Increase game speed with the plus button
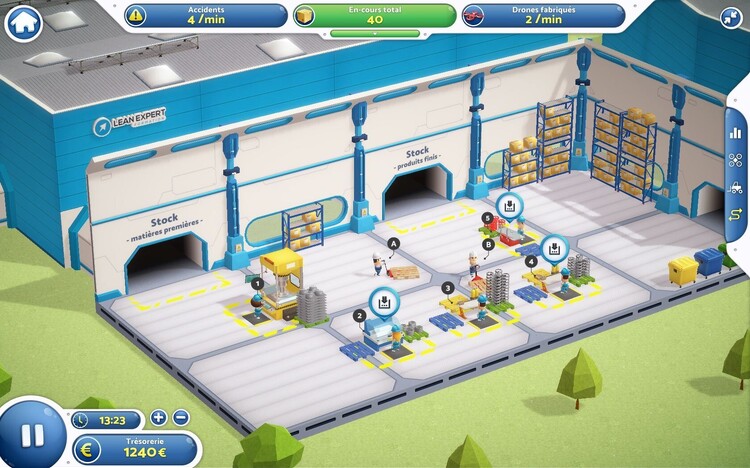The height and width of the screenshot is (468, 750). (159, 418)
